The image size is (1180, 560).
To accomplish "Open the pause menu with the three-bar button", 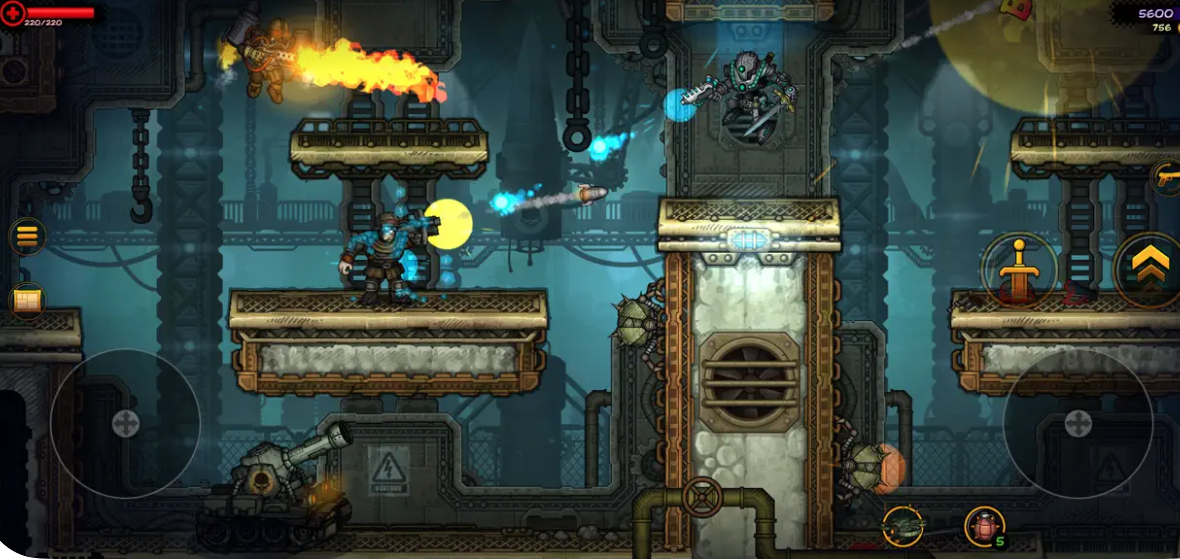I will point(27,236).
